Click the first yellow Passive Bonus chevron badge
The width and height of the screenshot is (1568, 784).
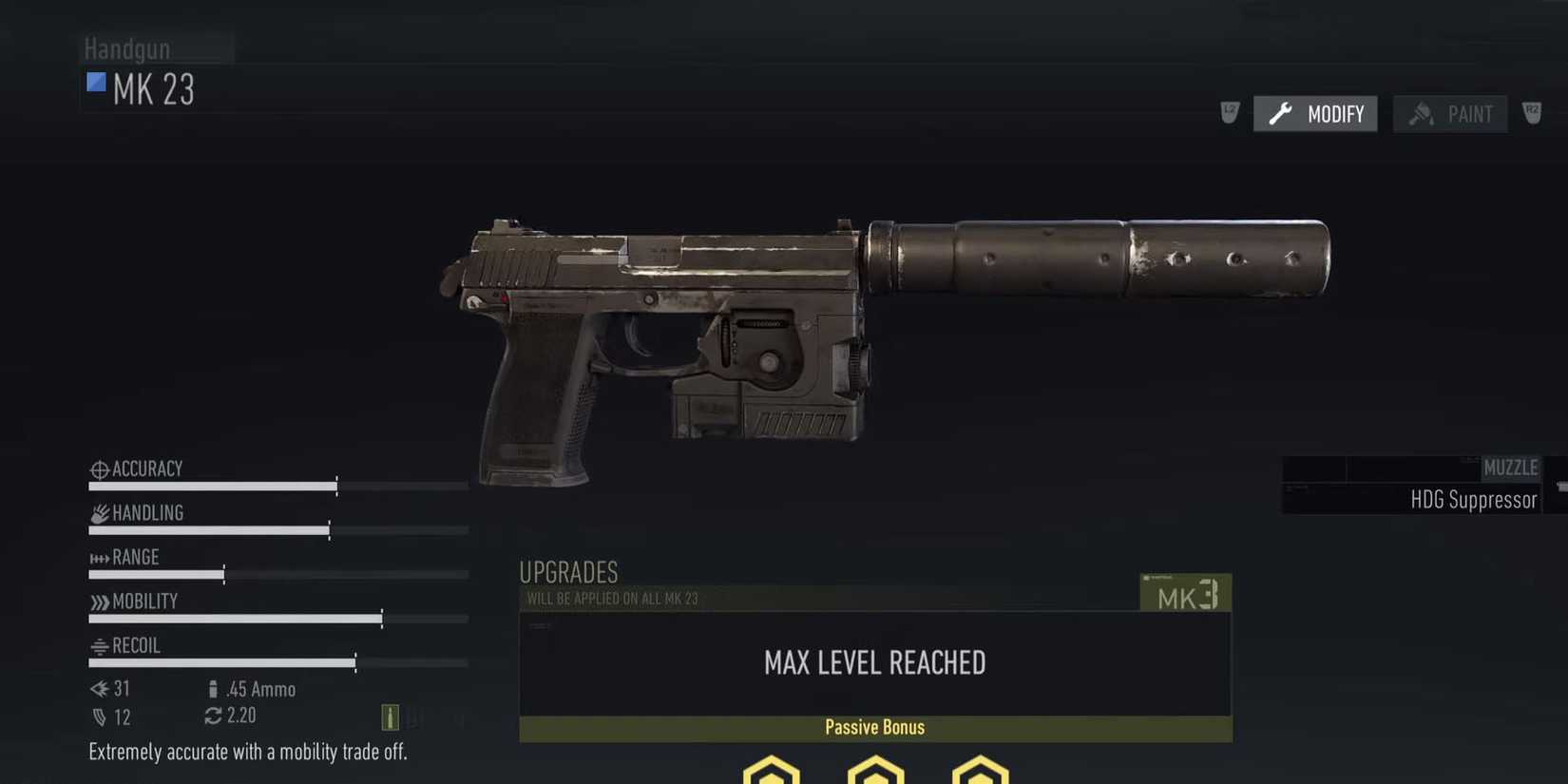click(771, 770)
